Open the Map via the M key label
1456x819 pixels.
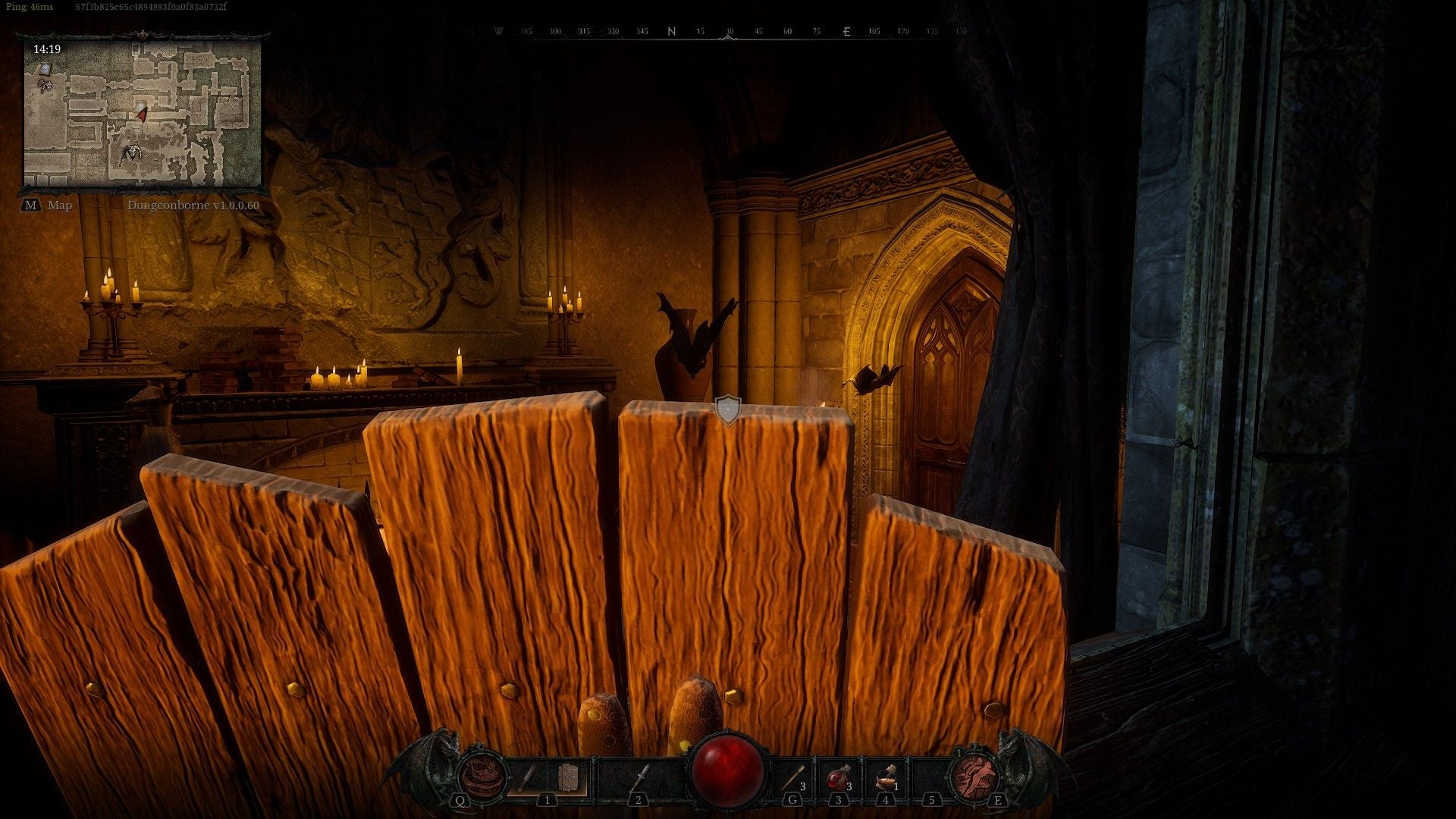[32, 205]
